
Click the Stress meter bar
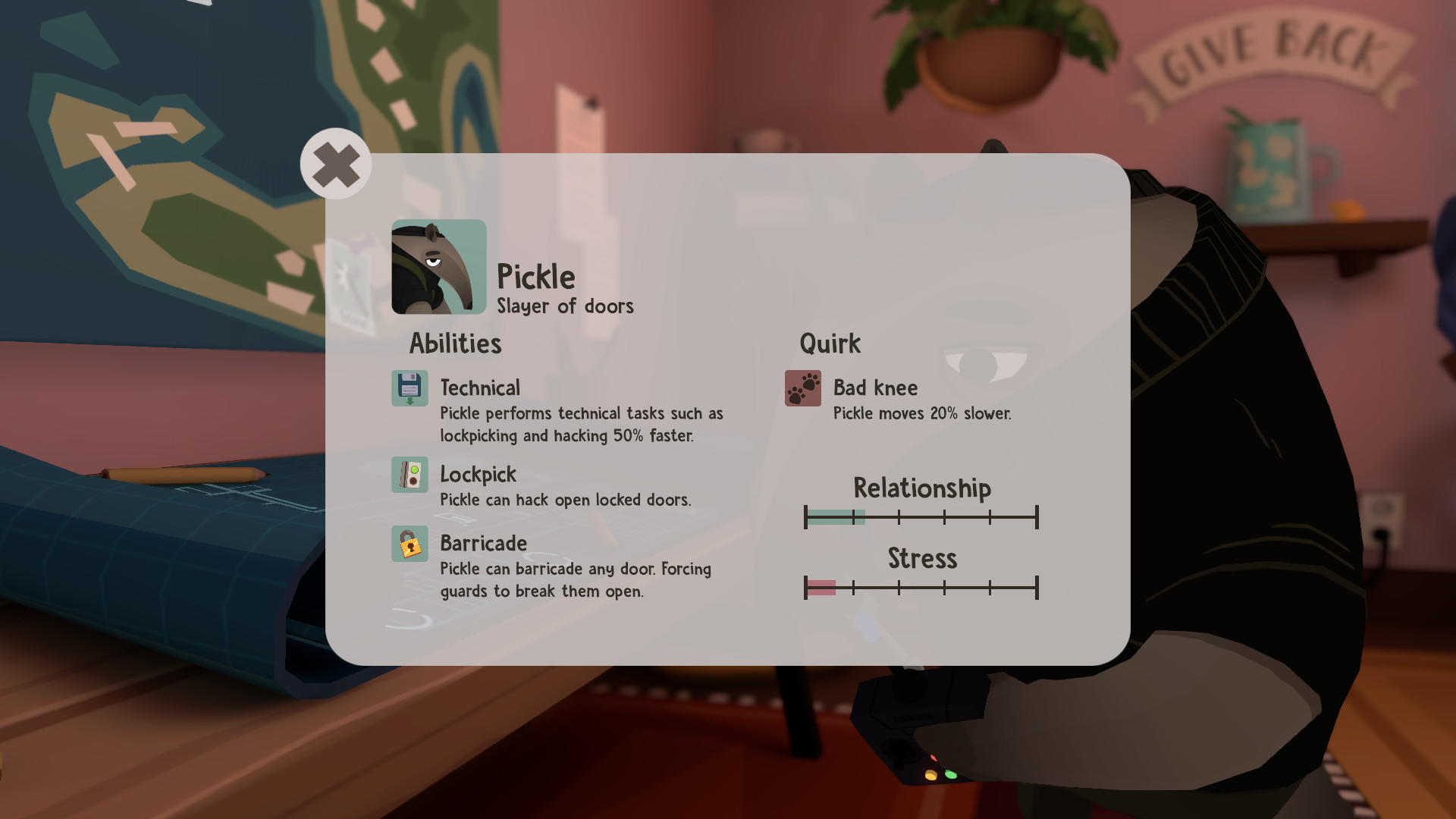coord(922,586)
